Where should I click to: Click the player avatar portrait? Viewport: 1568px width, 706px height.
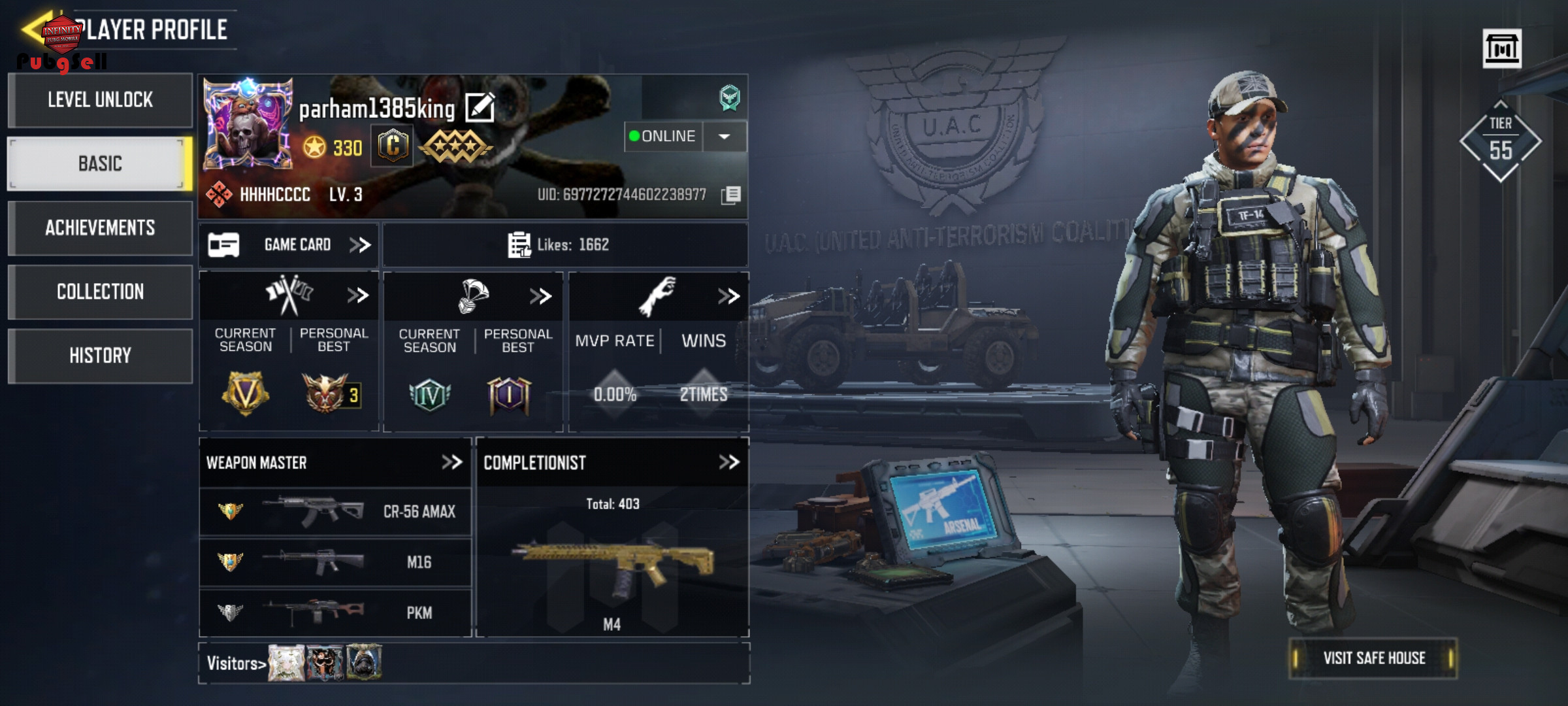click(248, 123)
